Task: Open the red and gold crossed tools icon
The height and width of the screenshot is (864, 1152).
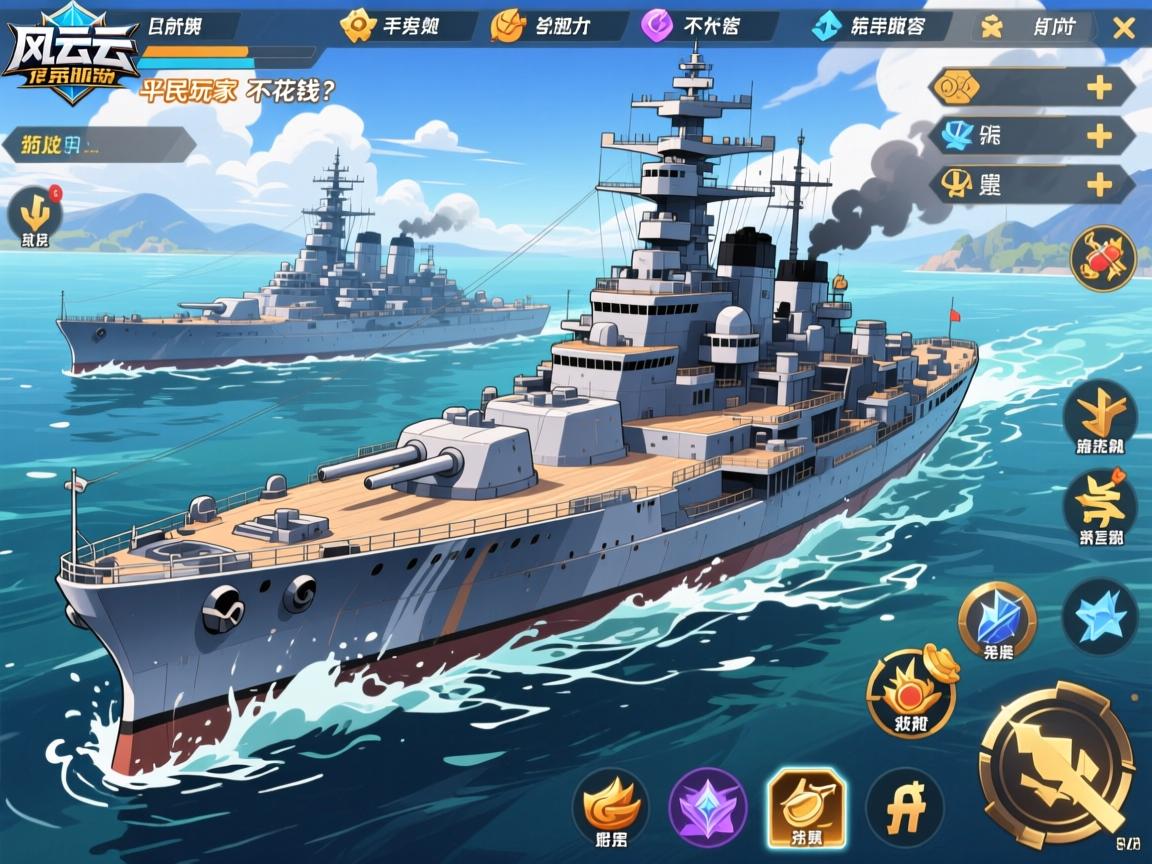Action: [x=1103, y=258]
